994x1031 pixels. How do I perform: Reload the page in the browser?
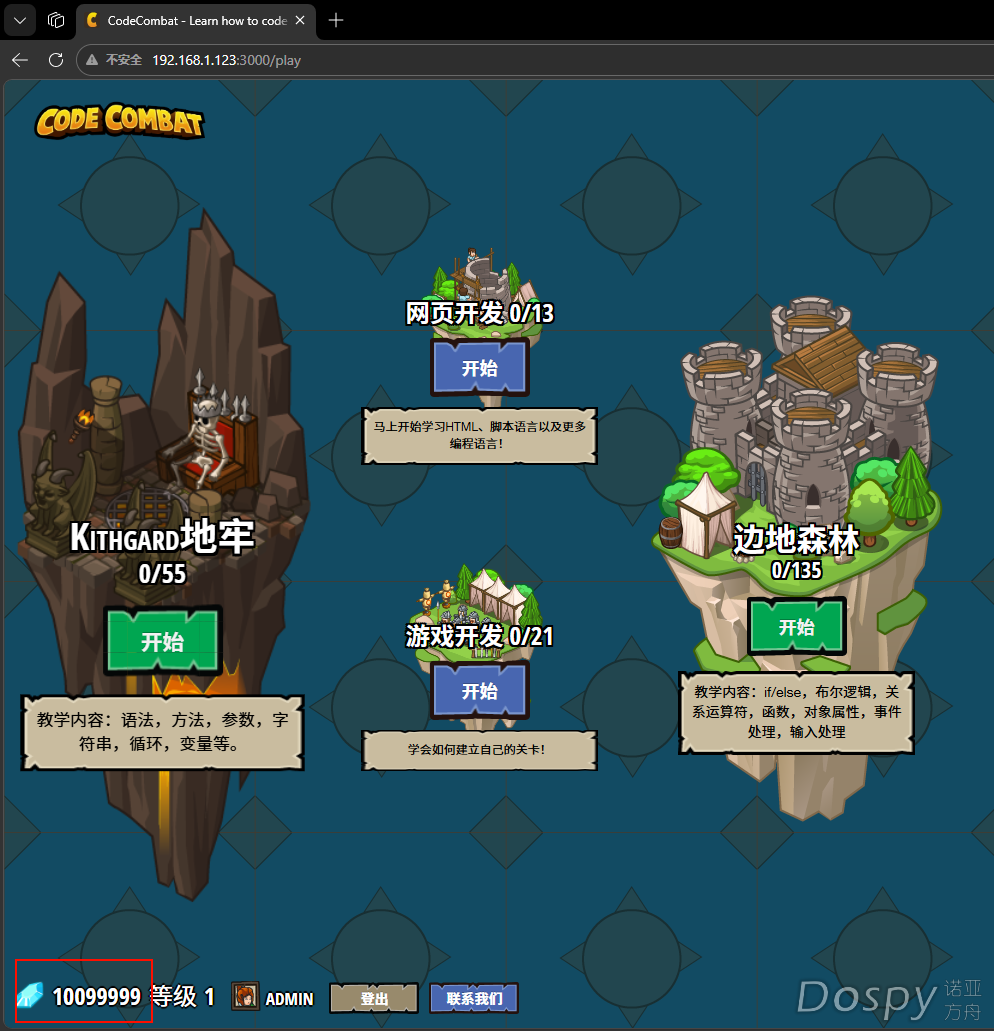56,60
